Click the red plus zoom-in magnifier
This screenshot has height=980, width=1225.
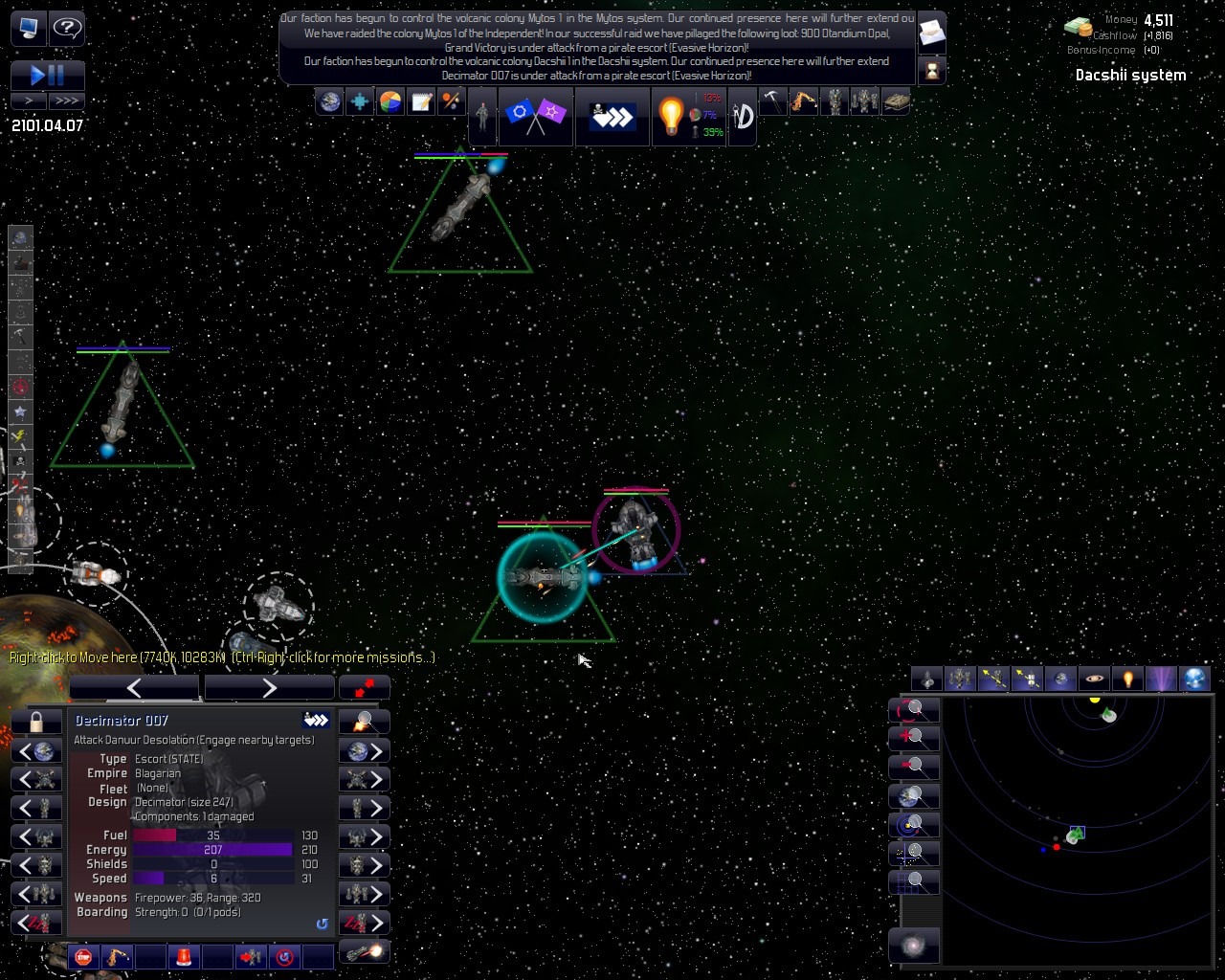(913, 737)
